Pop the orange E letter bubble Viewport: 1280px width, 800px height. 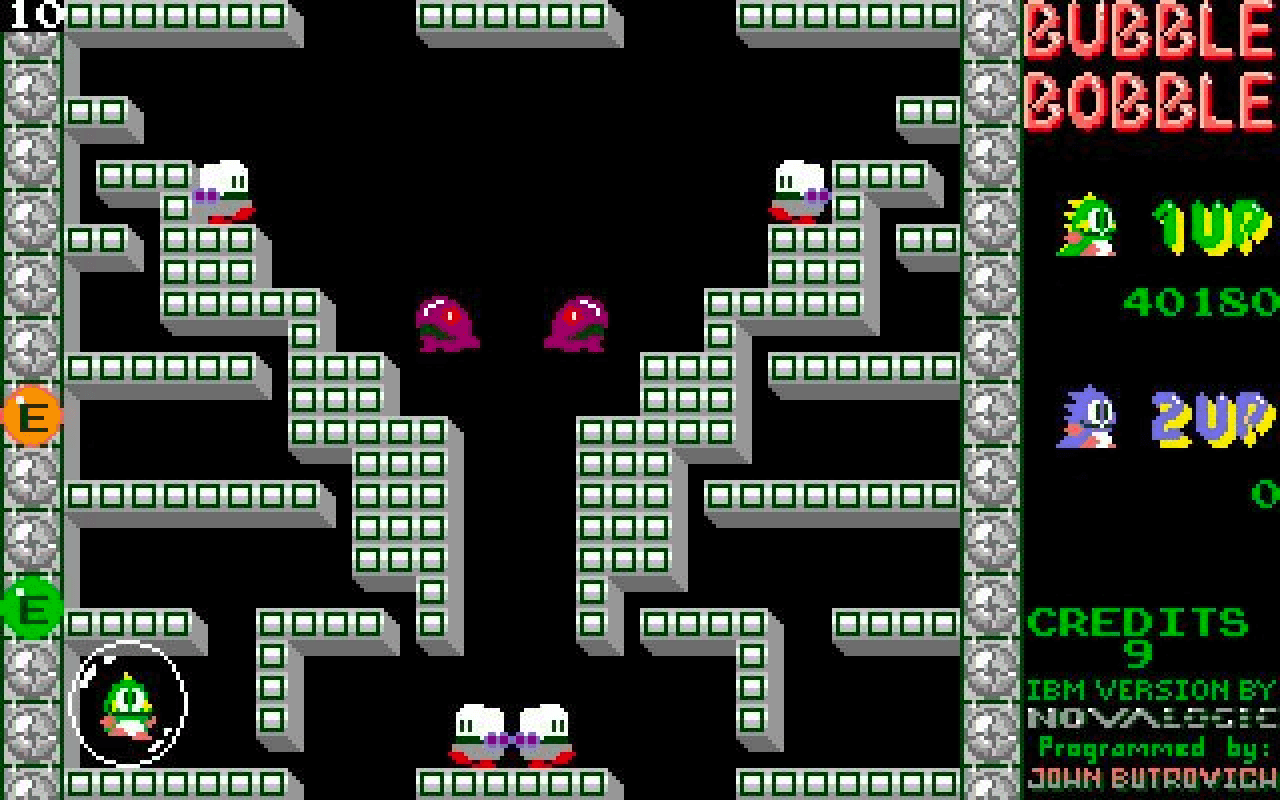pos(30,416)
